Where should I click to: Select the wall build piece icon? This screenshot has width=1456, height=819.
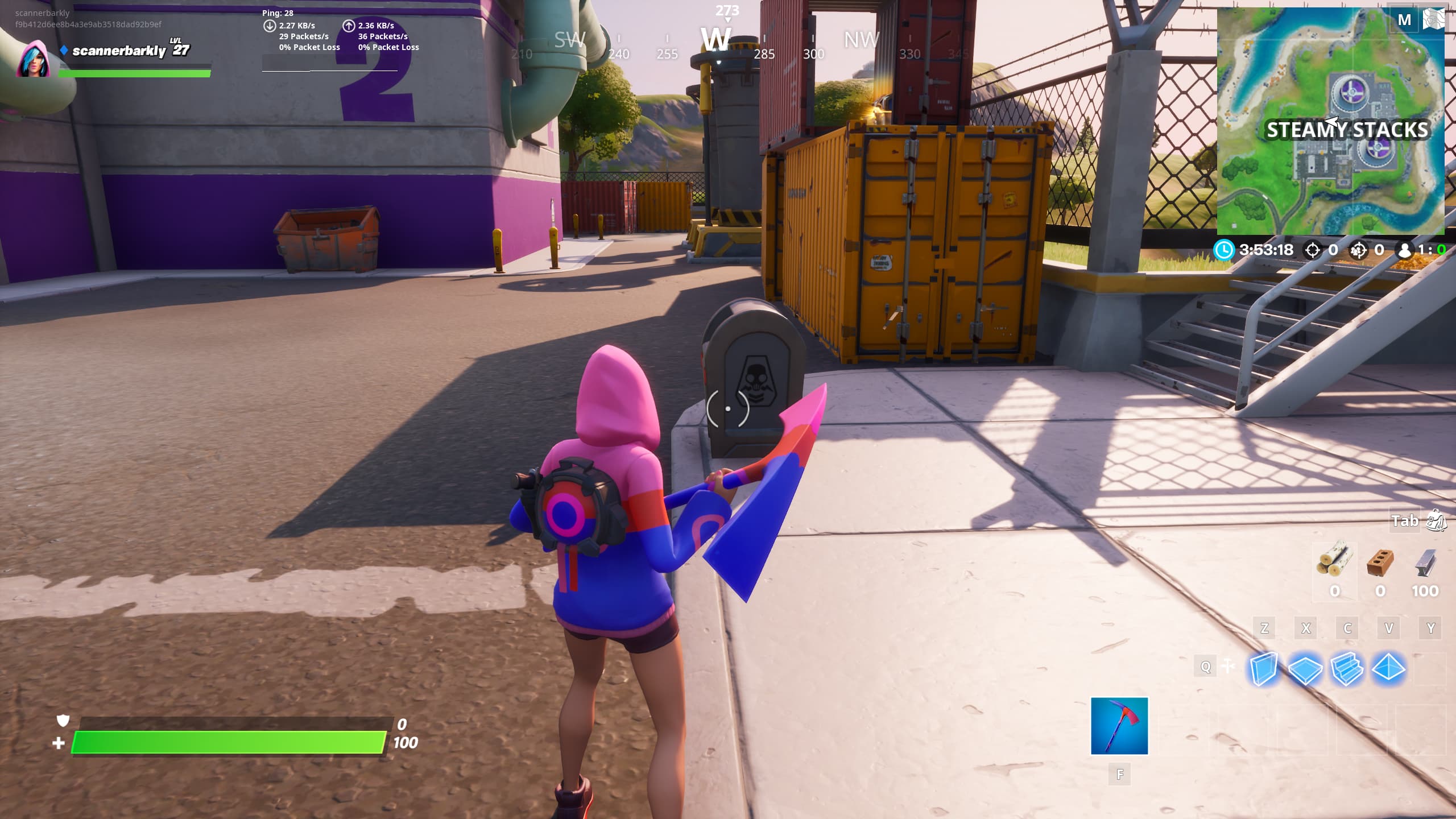1264,669
